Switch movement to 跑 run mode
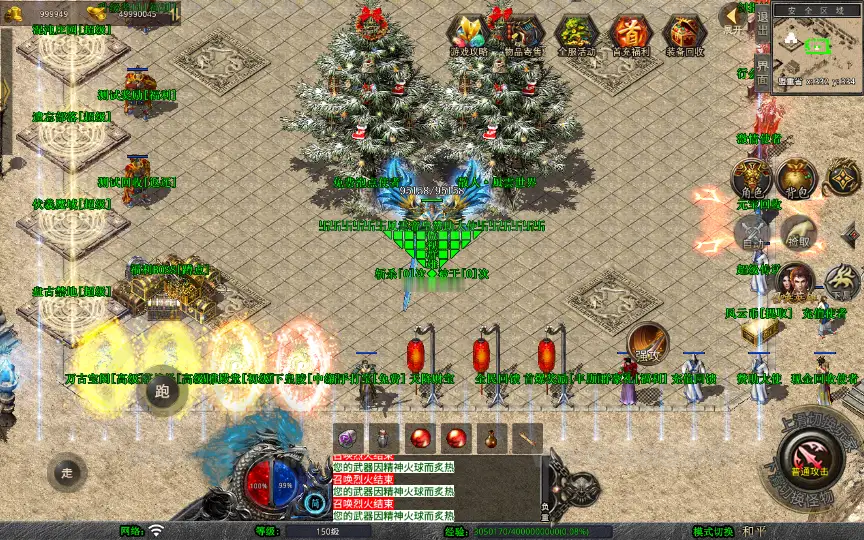This screenshot has width=864, height=540. 162,391
